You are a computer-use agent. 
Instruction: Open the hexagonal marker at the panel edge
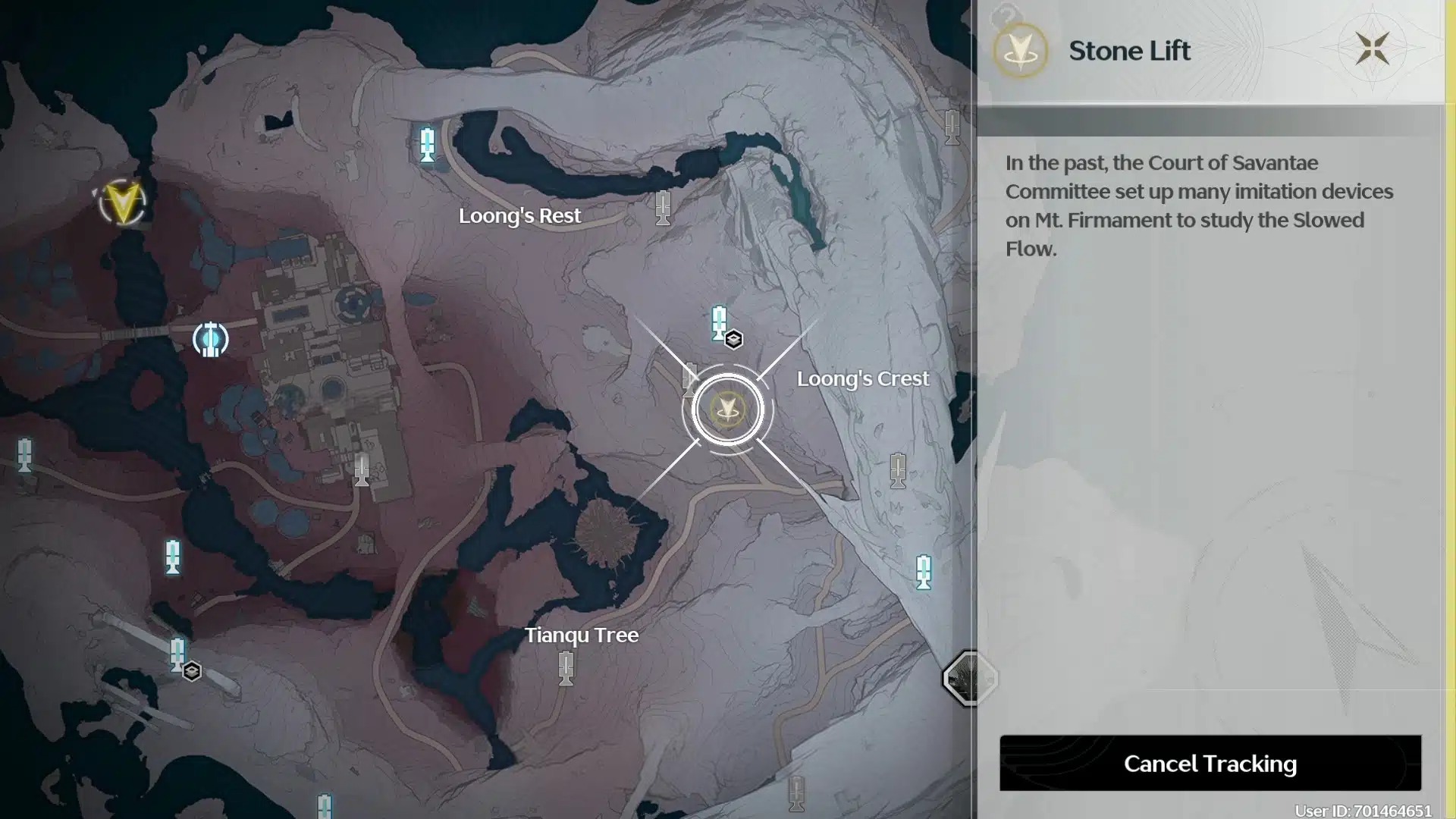(x=969, y=678)
